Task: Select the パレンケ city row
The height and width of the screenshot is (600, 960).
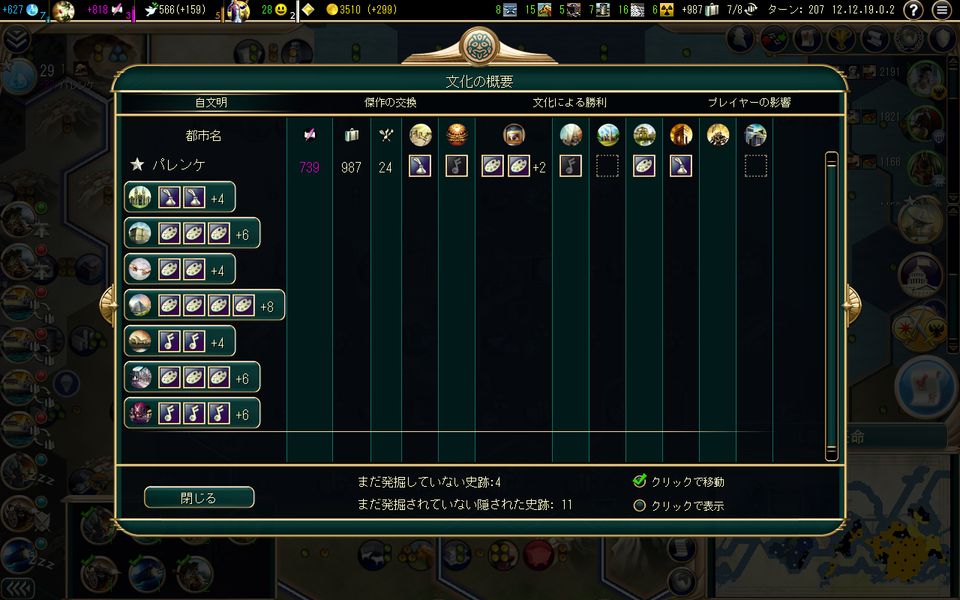Action: pos(179,166)
